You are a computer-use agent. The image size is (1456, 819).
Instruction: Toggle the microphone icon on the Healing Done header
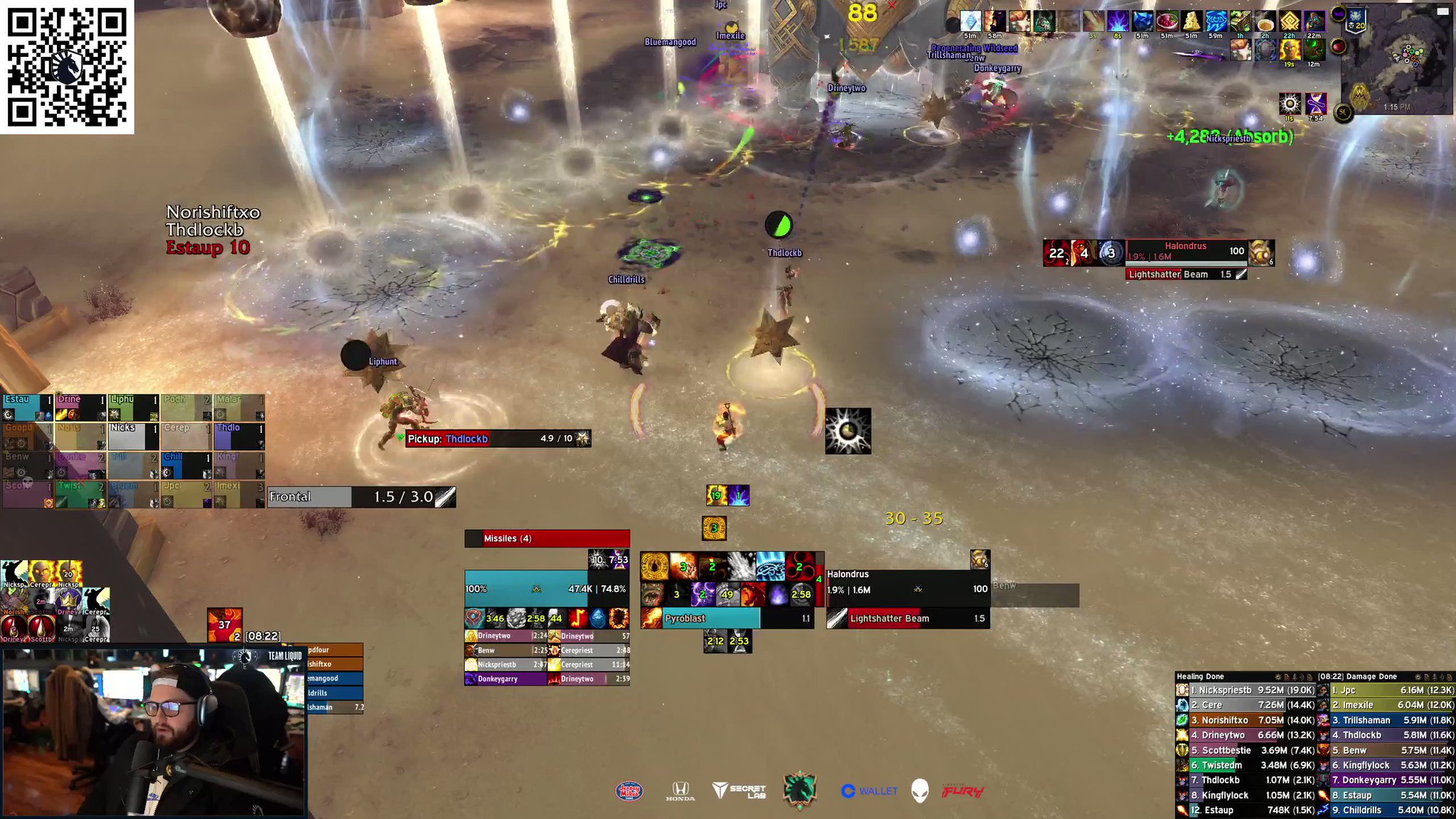[x=1294, y=677]
